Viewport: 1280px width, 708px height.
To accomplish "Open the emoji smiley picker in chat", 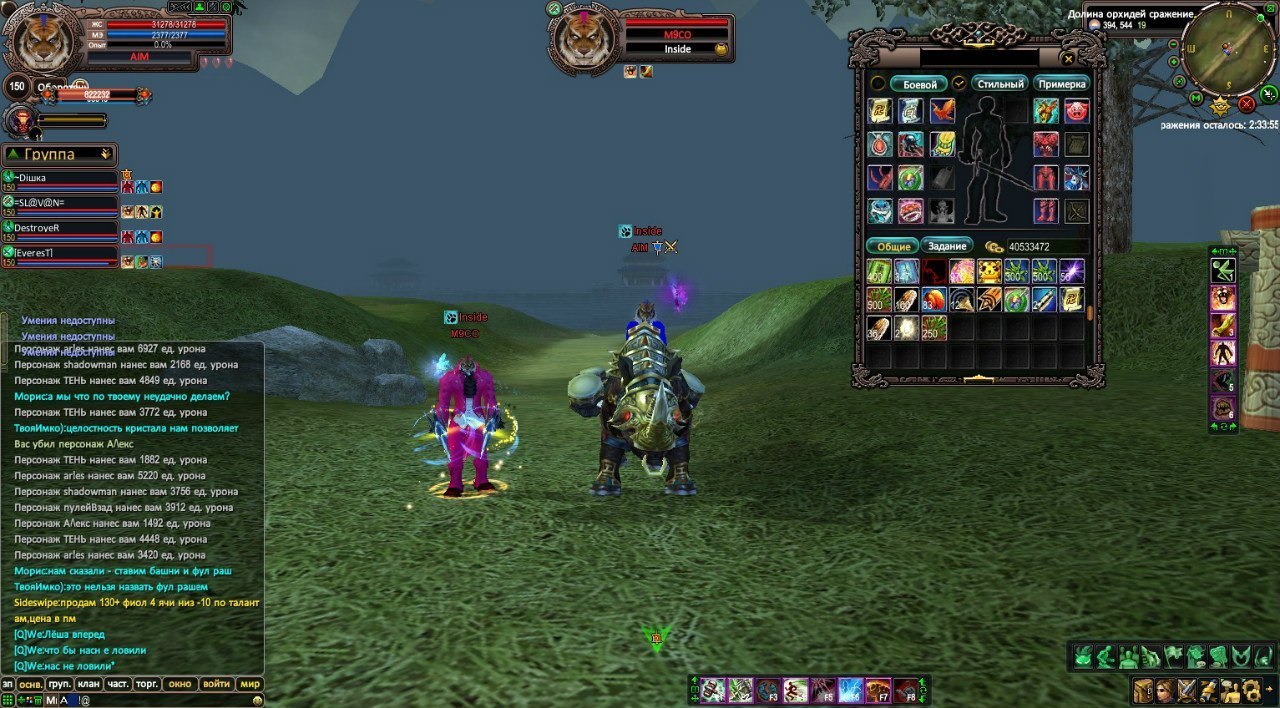I will click(x=258, y=700).
